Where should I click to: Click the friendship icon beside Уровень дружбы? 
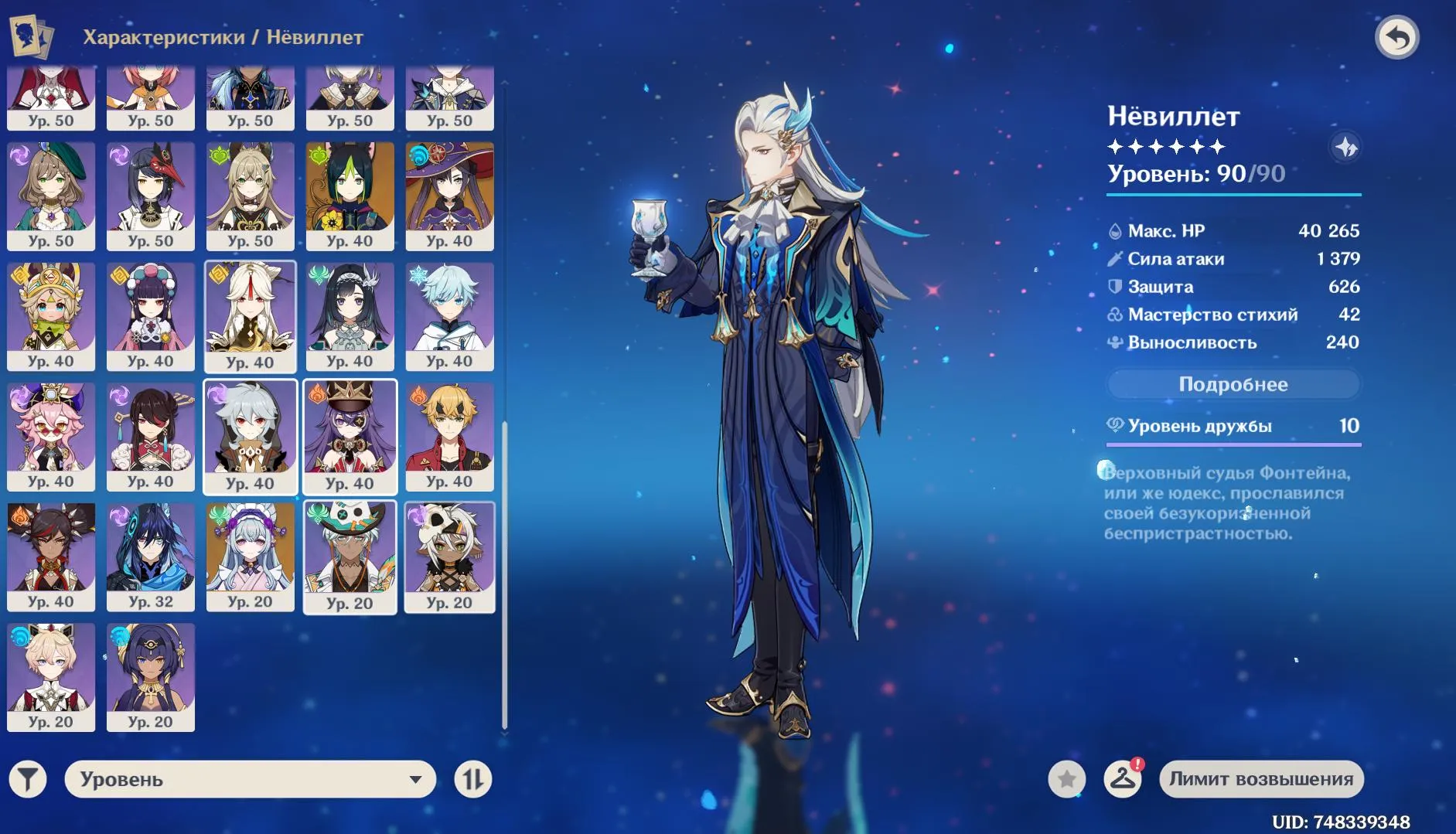[x=1117, y=425]
